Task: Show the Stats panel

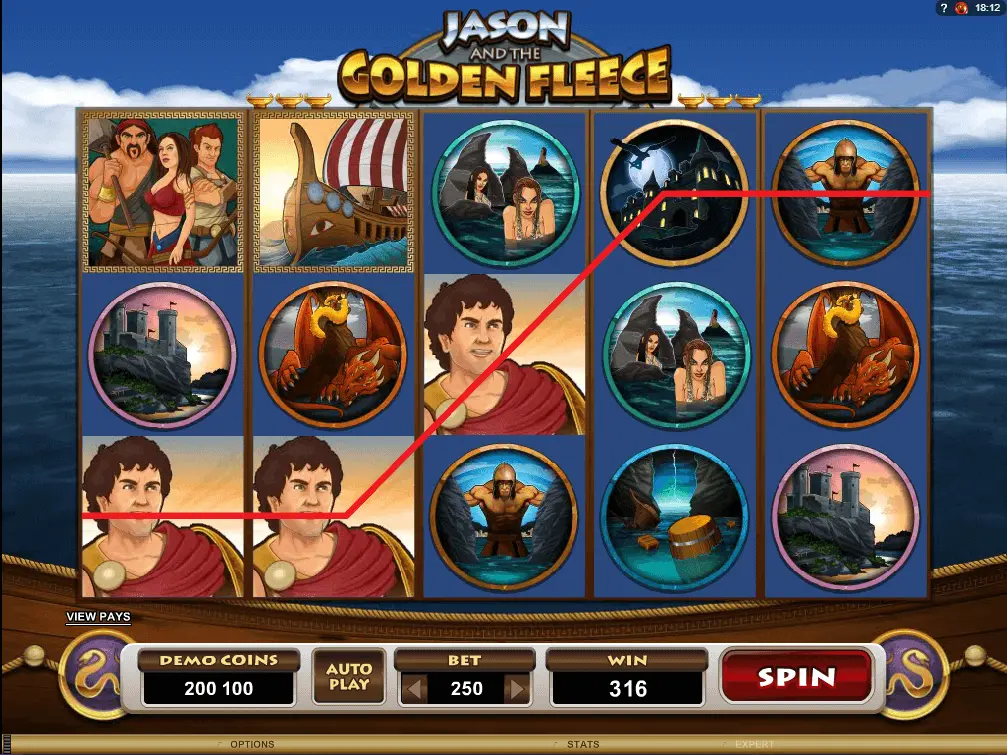Action: [583, 744]
